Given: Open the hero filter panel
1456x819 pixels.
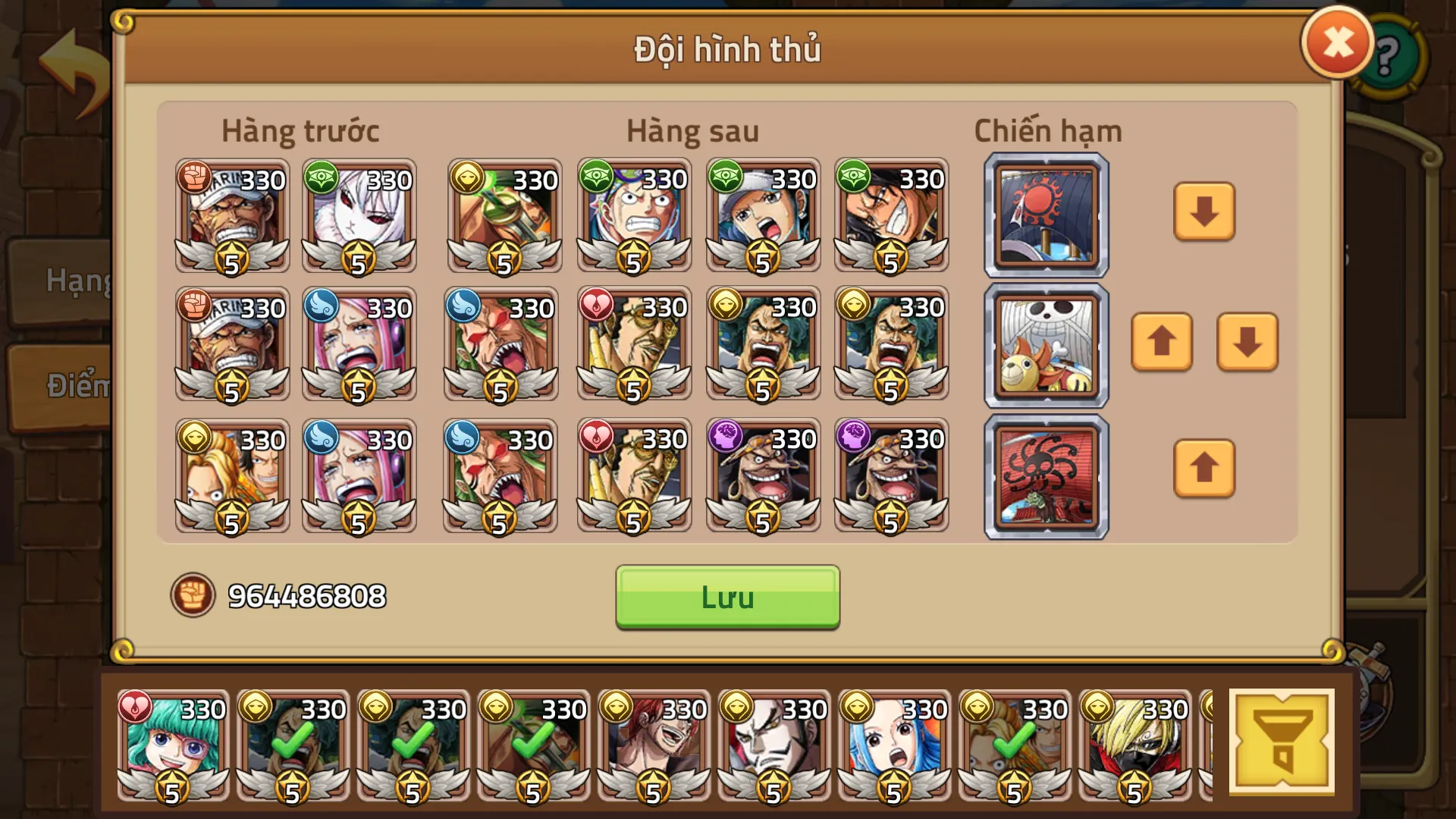Looking at the screenshot, I should point(1283,743).
